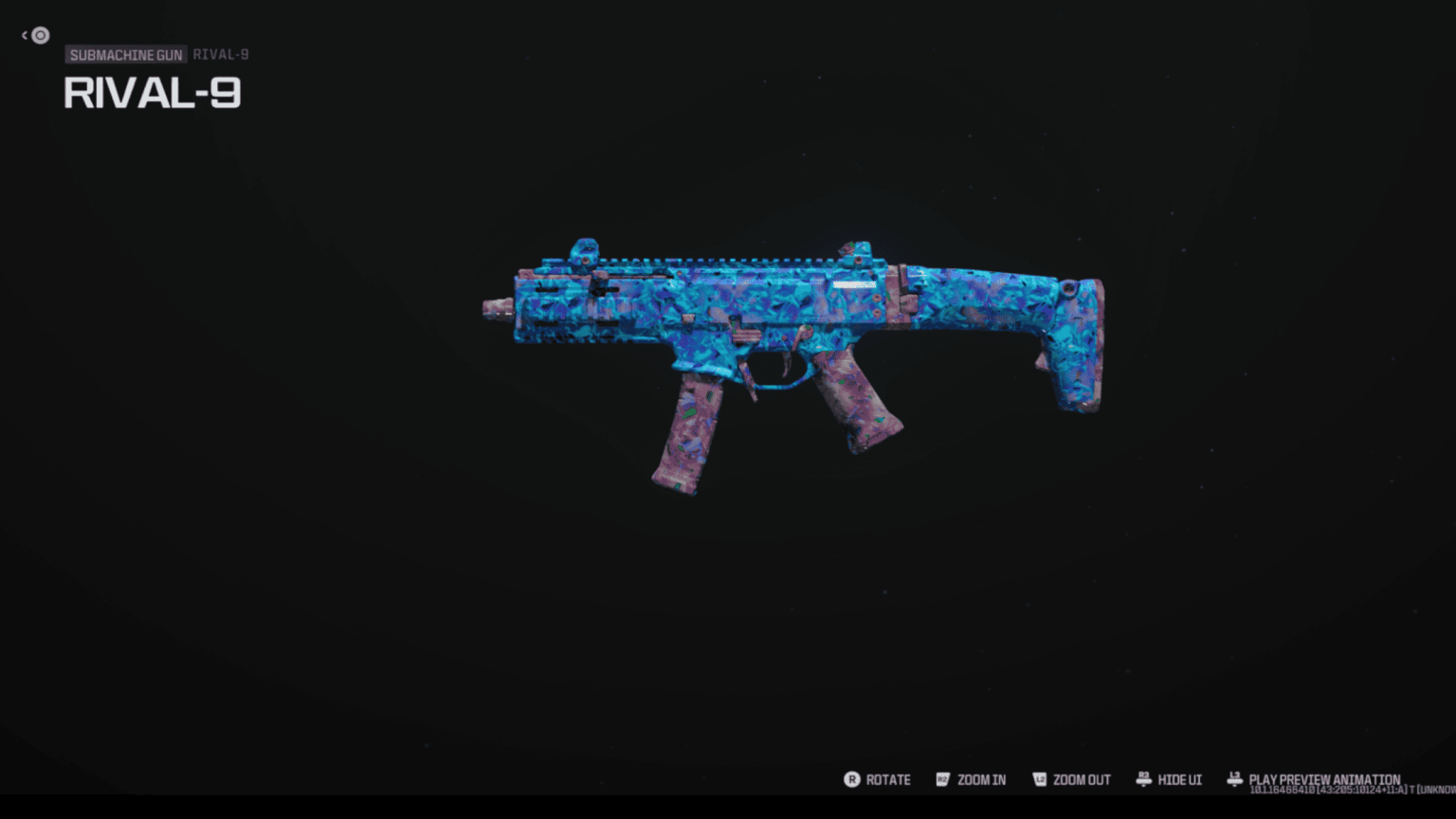
Task: Toggle Hide UI from the bottom bar
Action: tap(1180, 779)
